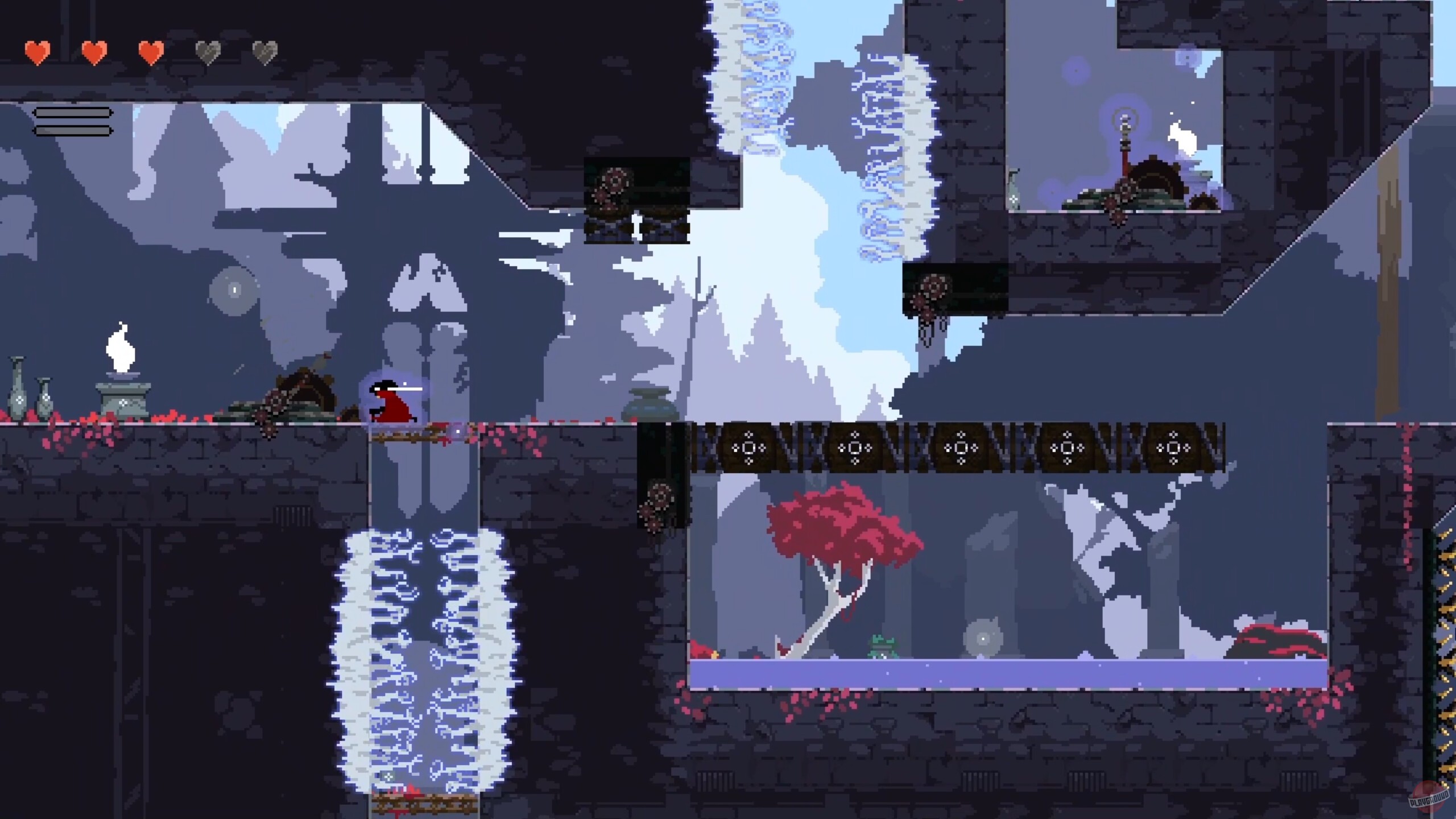
Task: Select the first red heart icon
Action: [37, 51]
